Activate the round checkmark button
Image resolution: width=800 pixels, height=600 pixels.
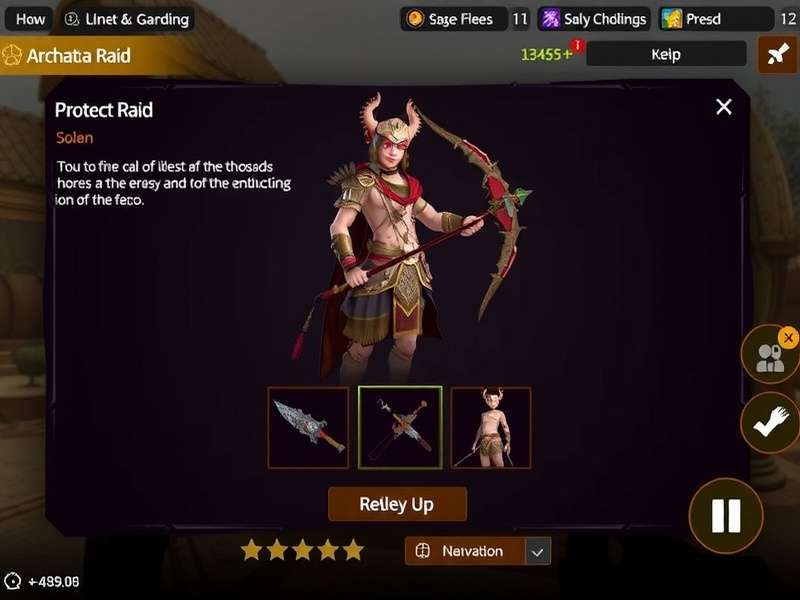pos(770,422)
